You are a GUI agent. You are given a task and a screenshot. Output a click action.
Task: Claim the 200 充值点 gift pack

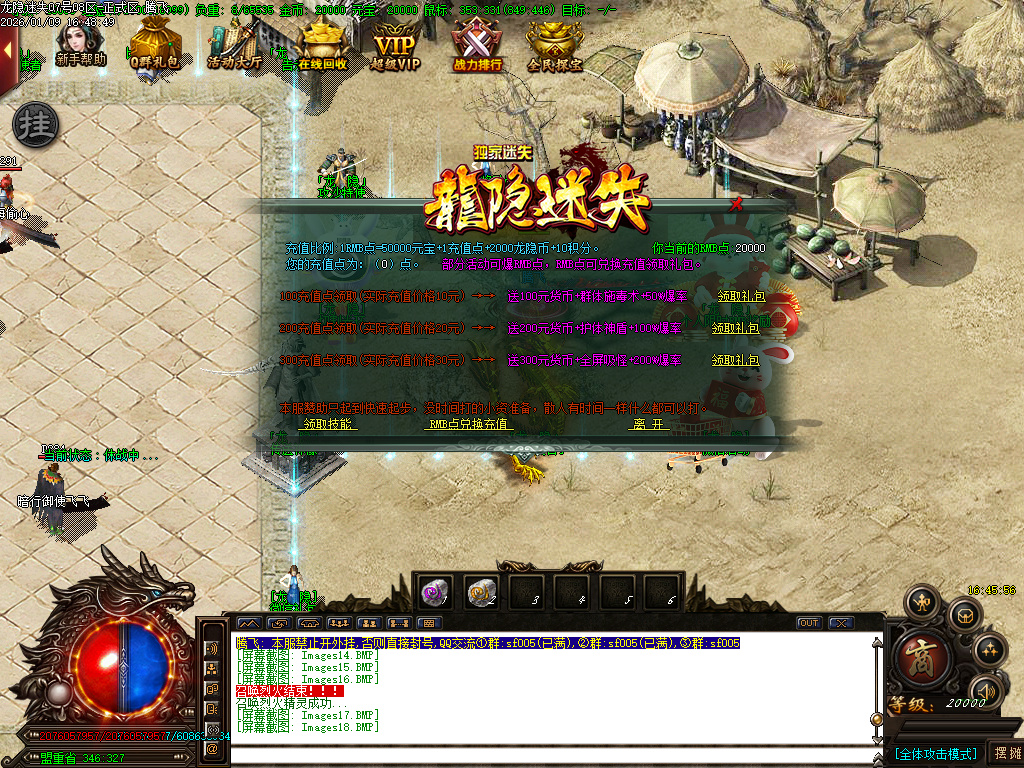735,328
